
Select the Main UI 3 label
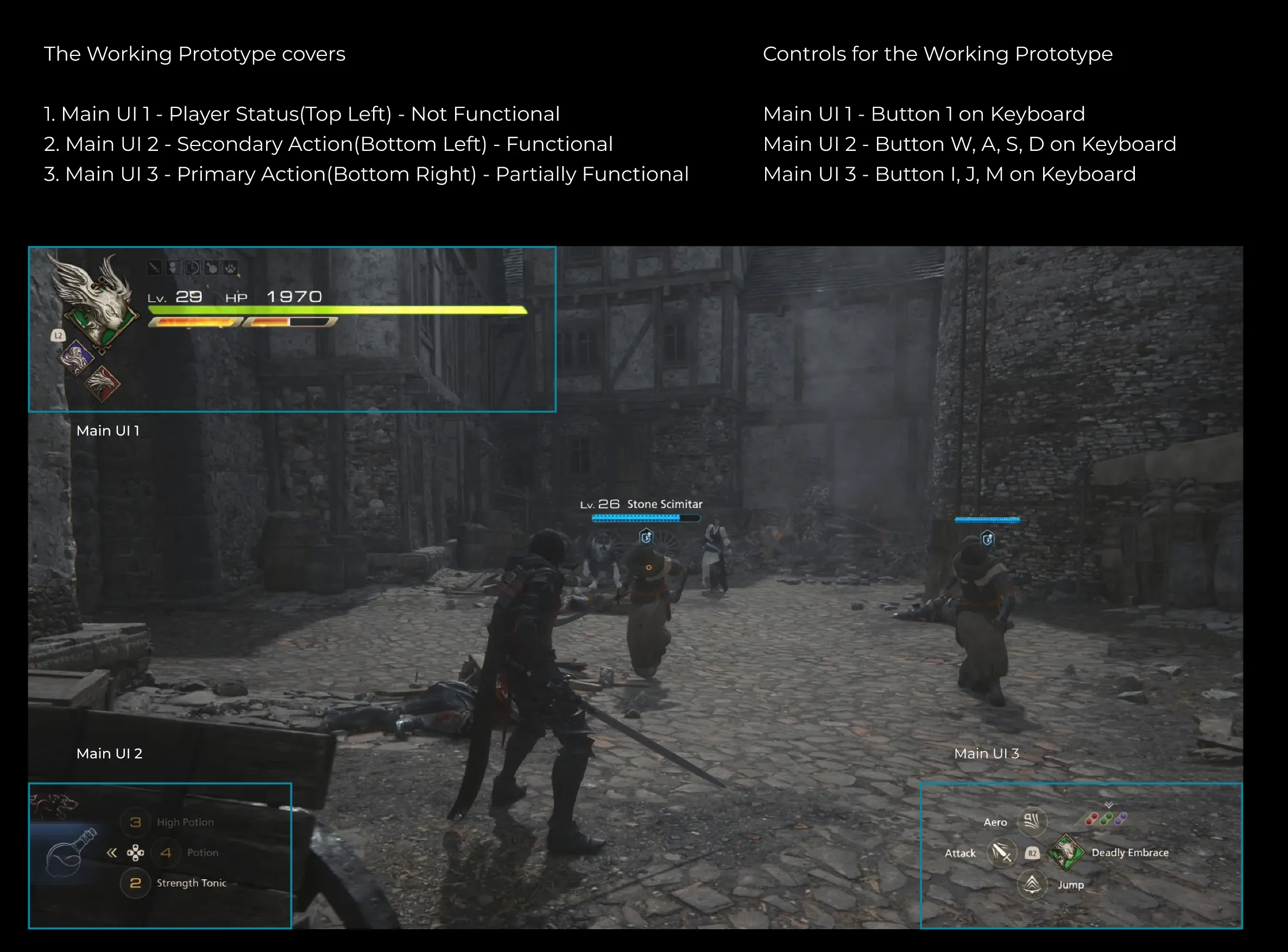coord(988,753)
